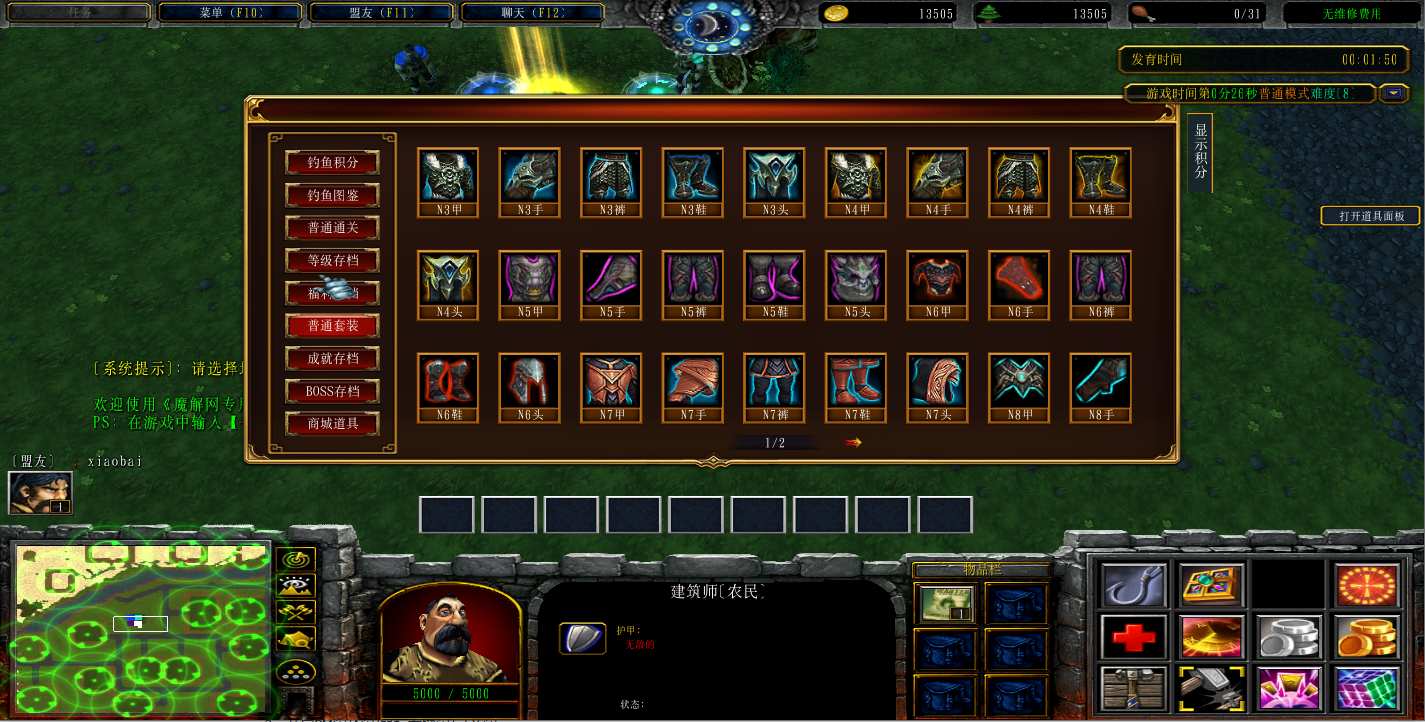Toggle the 显示积分 side button
The width and height of the screenshot is (1425, 722).
pos(1201,151)
